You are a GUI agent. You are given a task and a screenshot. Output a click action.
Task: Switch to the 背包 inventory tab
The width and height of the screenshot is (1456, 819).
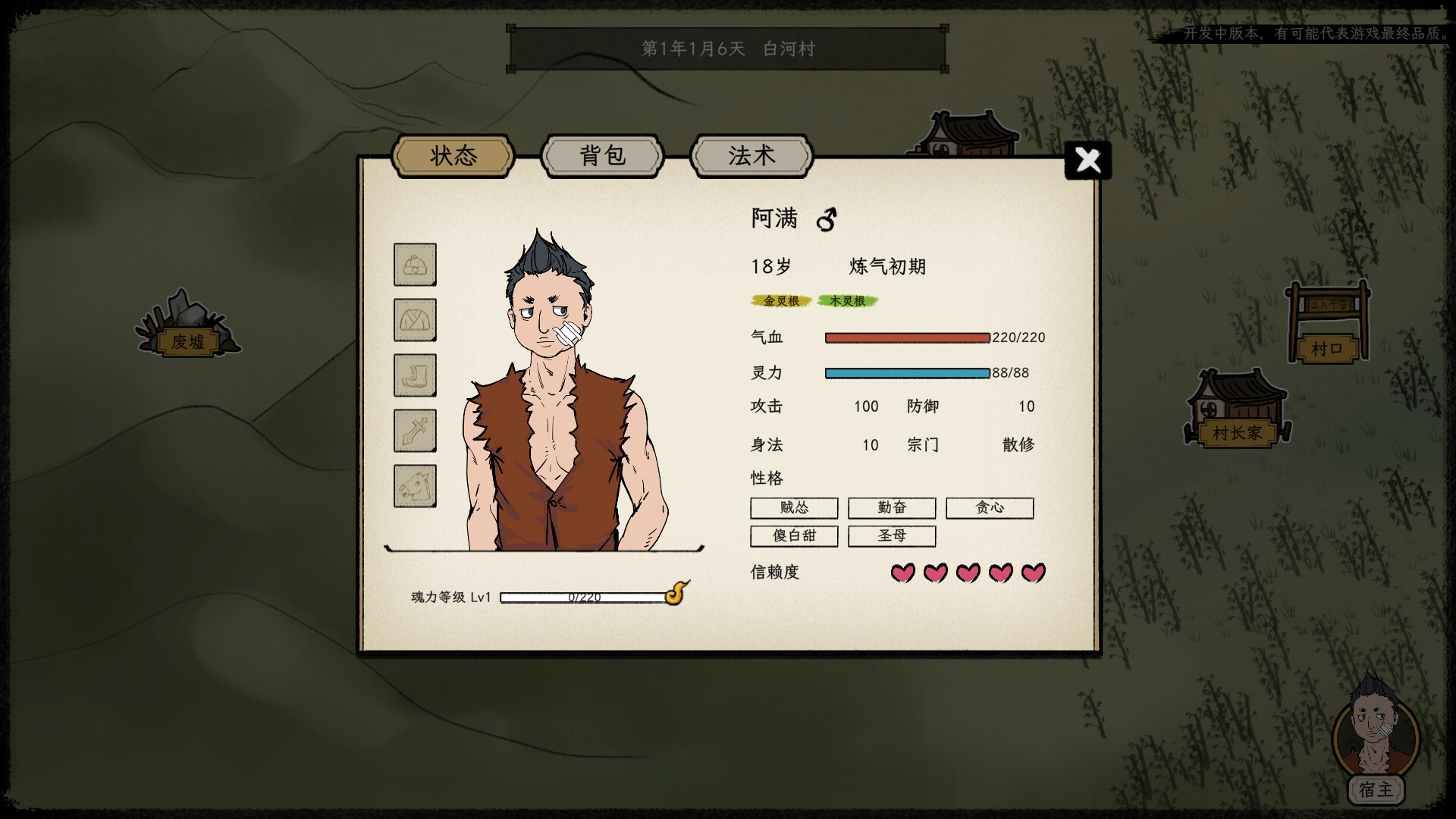click(601, 155)
